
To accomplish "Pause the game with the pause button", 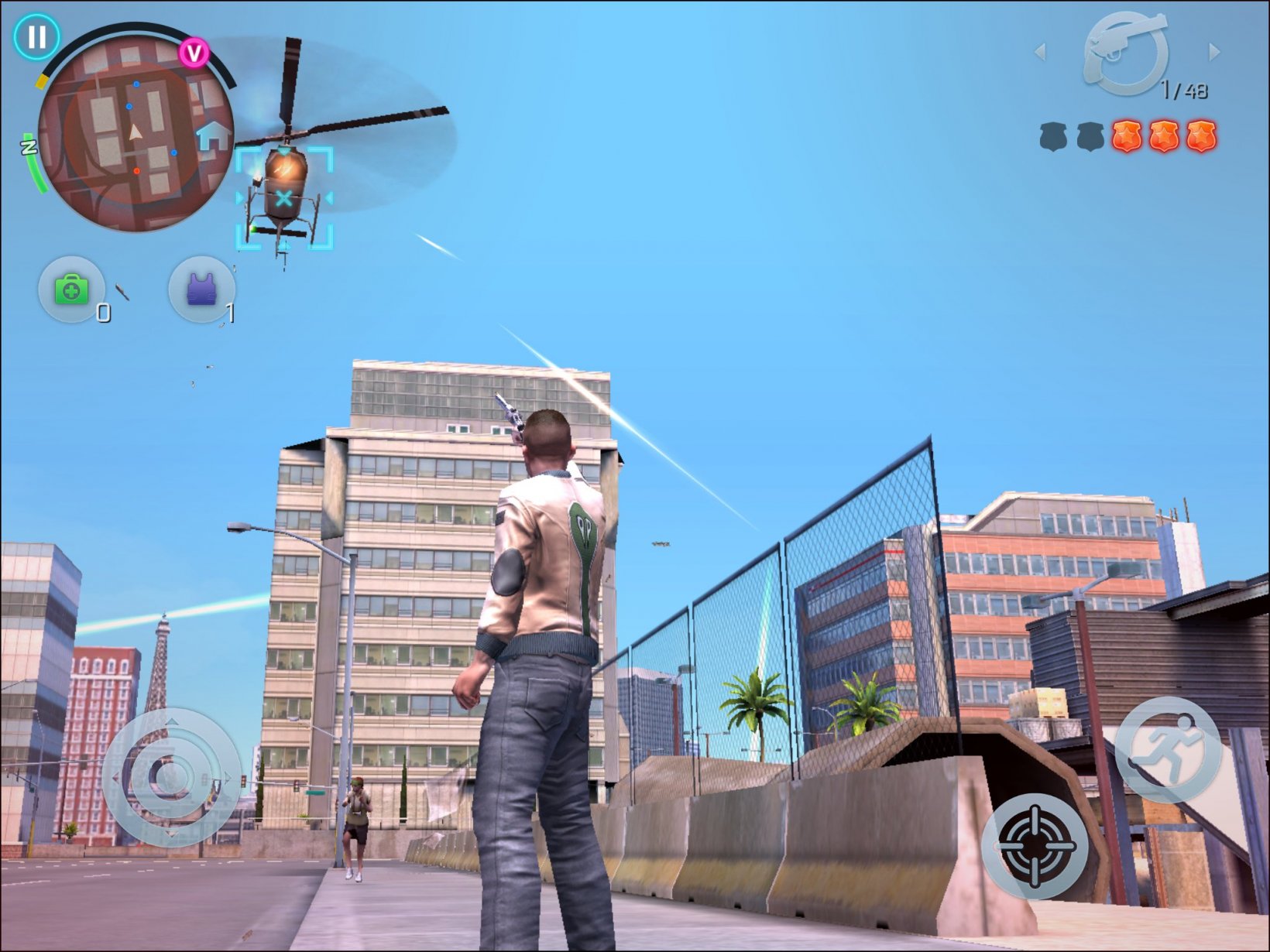I will pos(36,36).
